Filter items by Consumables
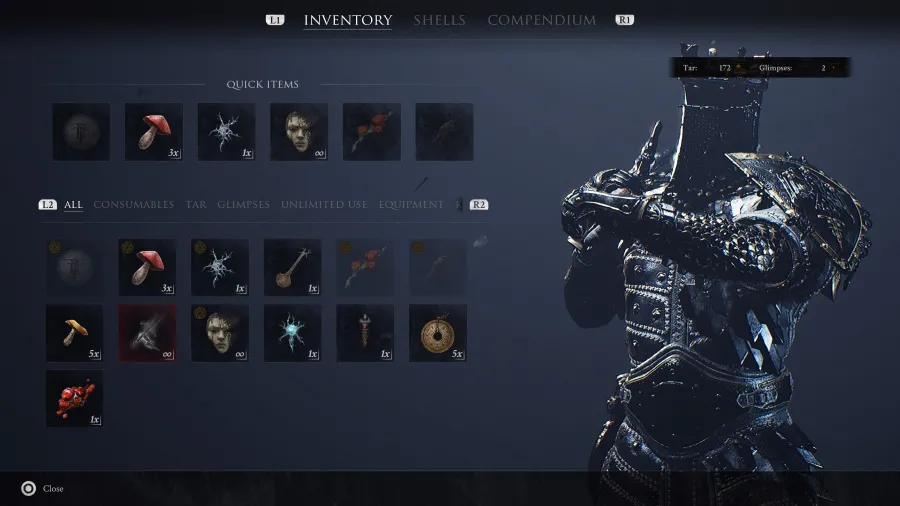 (133, 205)
